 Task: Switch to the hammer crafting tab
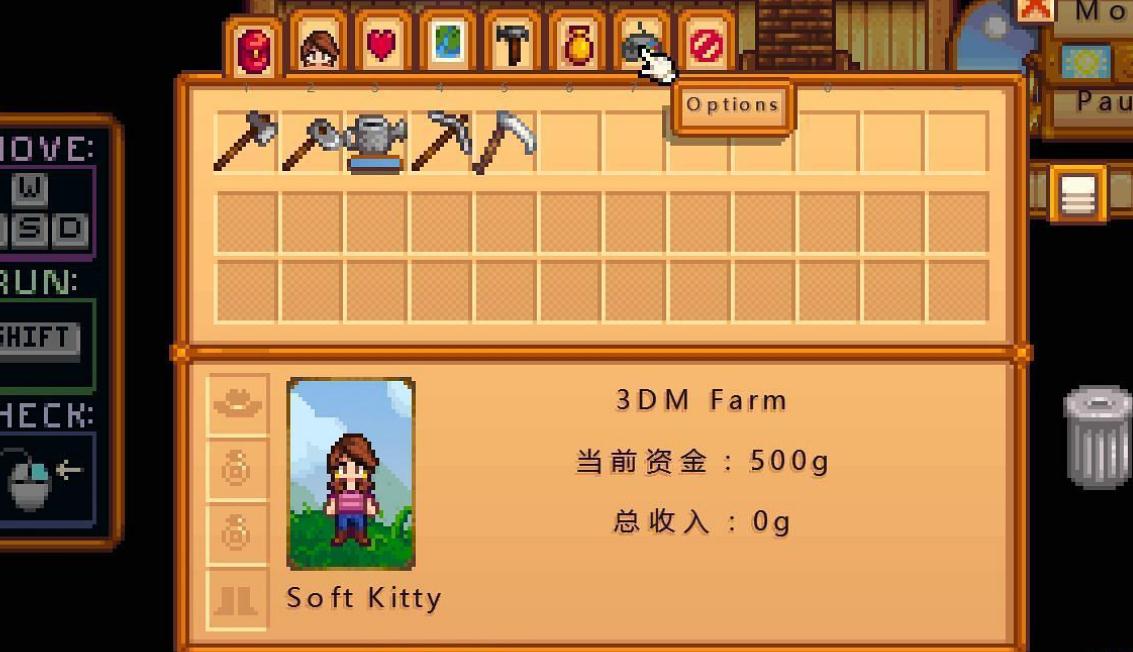pyautogui.click(x=512, y=45)
